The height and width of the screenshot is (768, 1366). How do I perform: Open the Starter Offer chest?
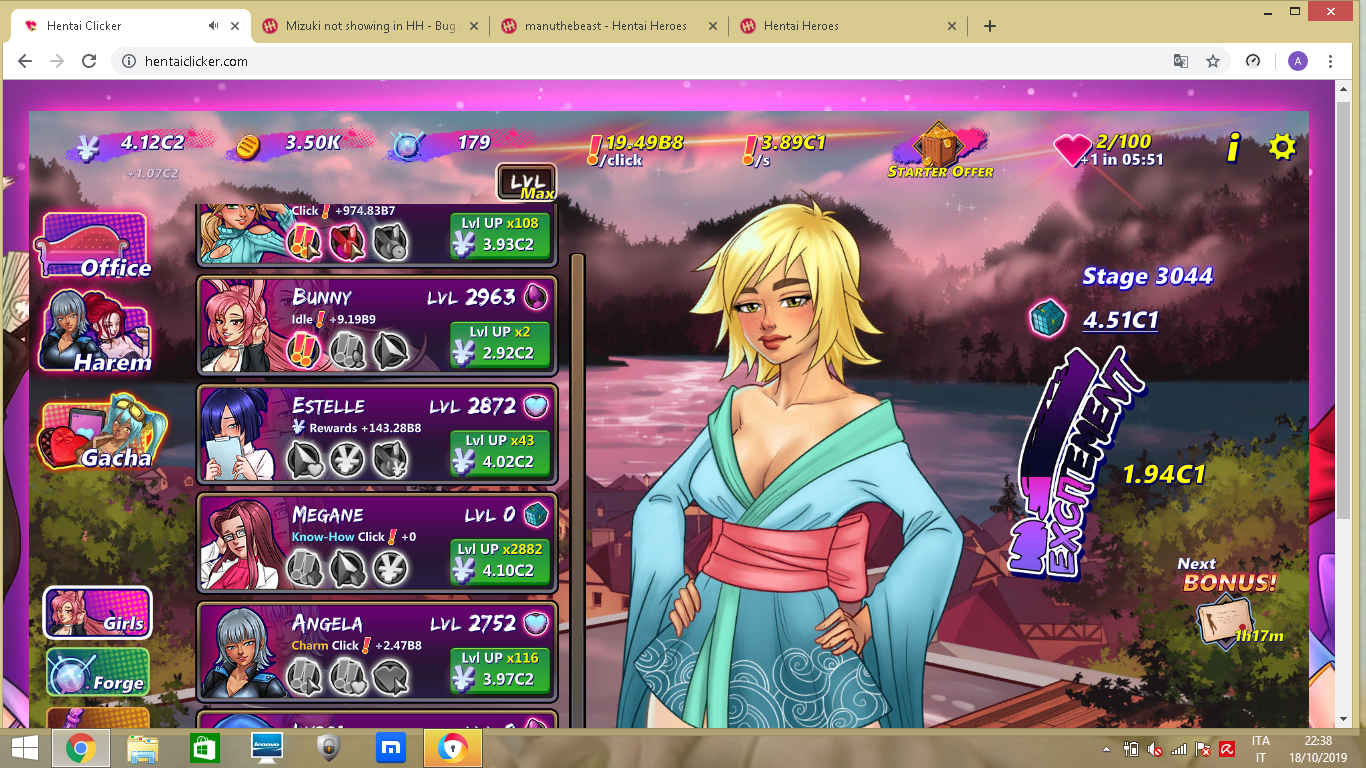click(x=939, y=152)
